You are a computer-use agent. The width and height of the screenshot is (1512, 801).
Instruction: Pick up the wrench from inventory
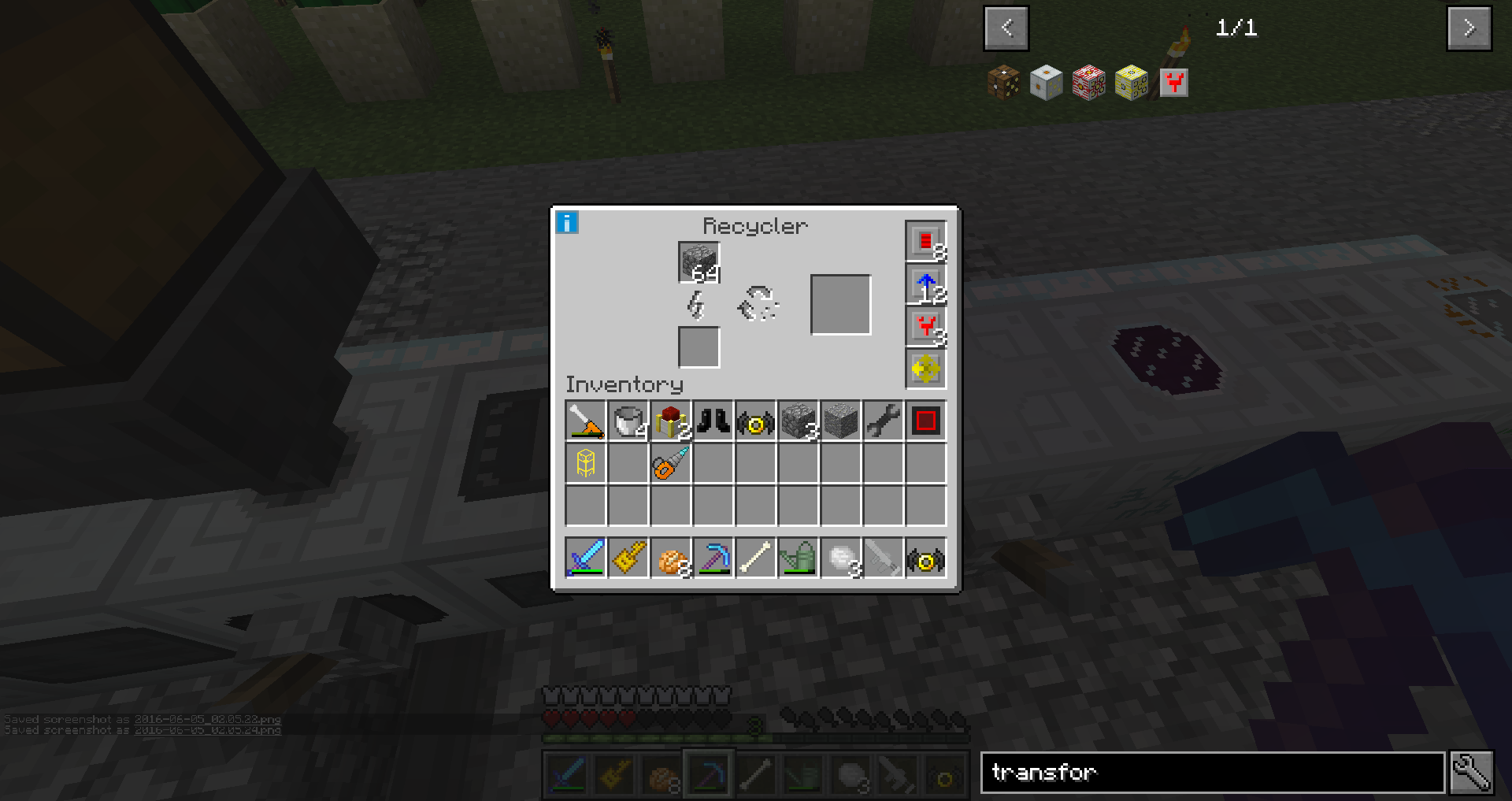(883, 421)
